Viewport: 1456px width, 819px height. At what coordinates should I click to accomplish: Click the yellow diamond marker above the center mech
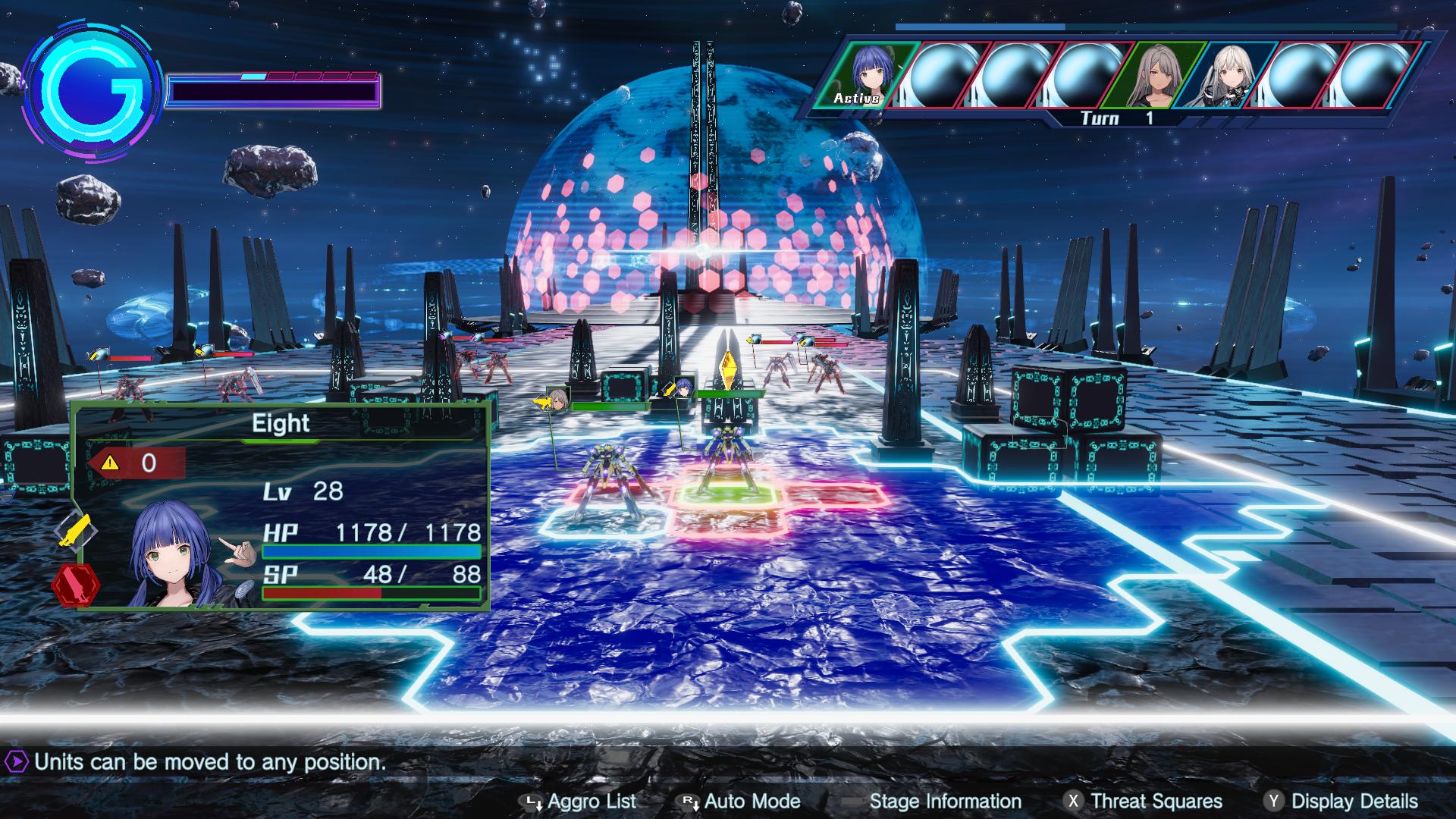[726, 368]
